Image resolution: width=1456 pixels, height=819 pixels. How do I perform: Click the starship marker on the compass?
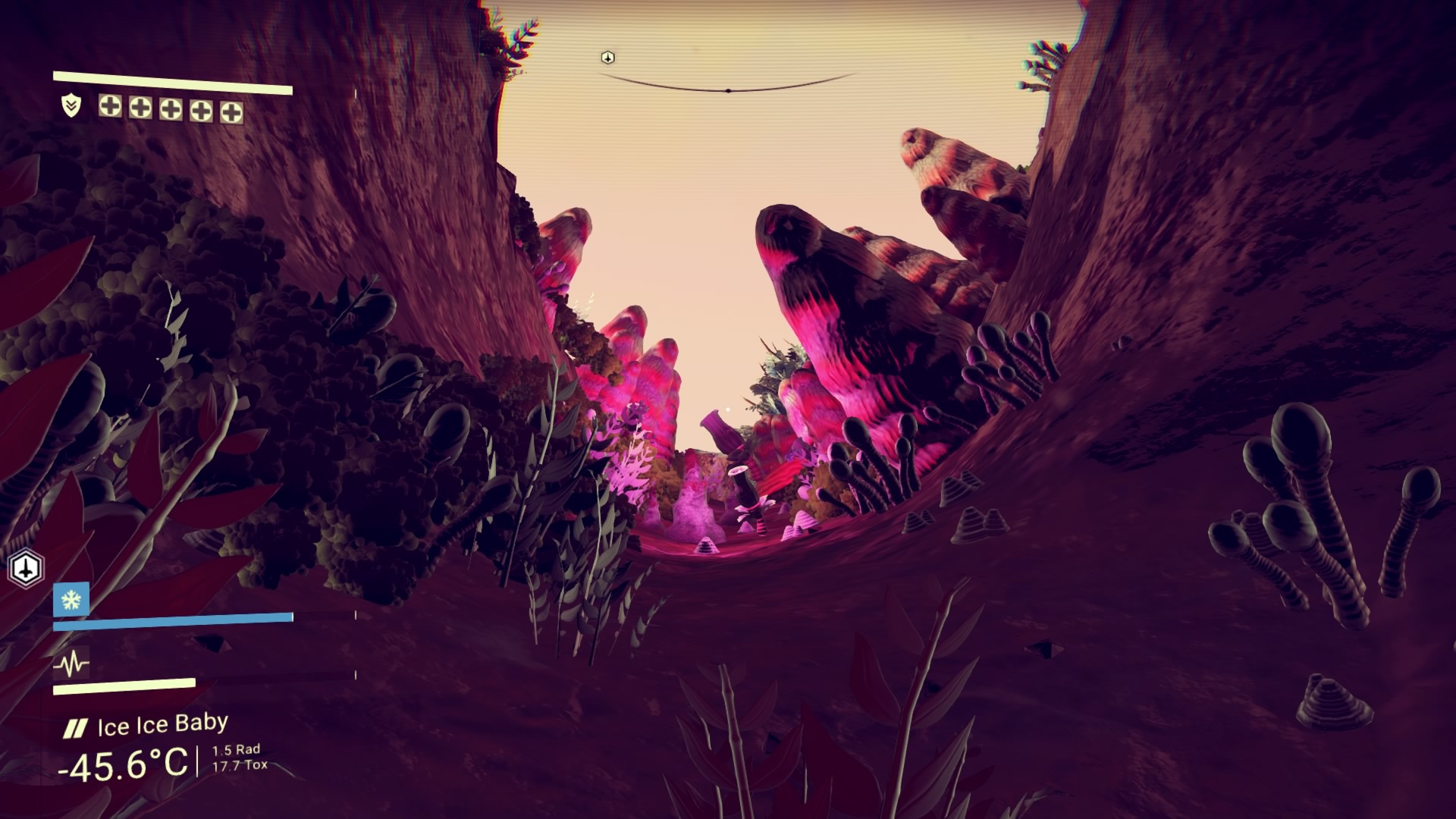tap(607, 58)
